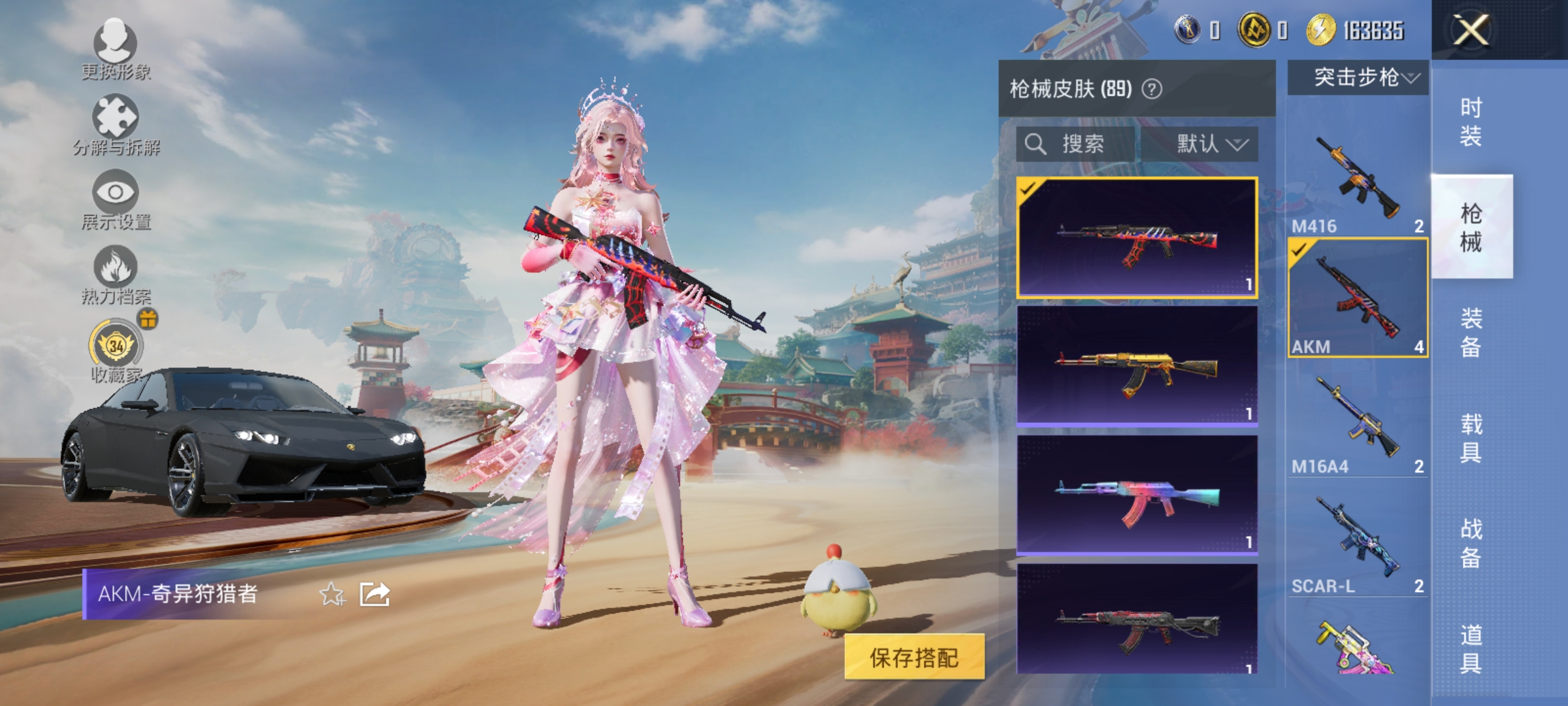Click the 搜索 search input field
This screenshot has width=1568, height=706.
click(1085, 144)
